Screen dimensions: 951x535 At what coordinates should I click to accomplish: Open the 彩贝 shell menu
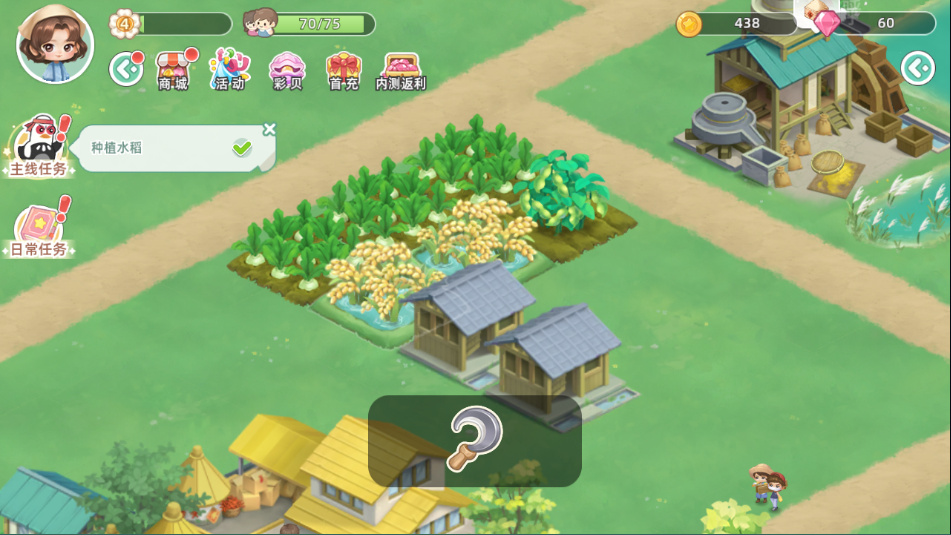(x=287, y=70)
